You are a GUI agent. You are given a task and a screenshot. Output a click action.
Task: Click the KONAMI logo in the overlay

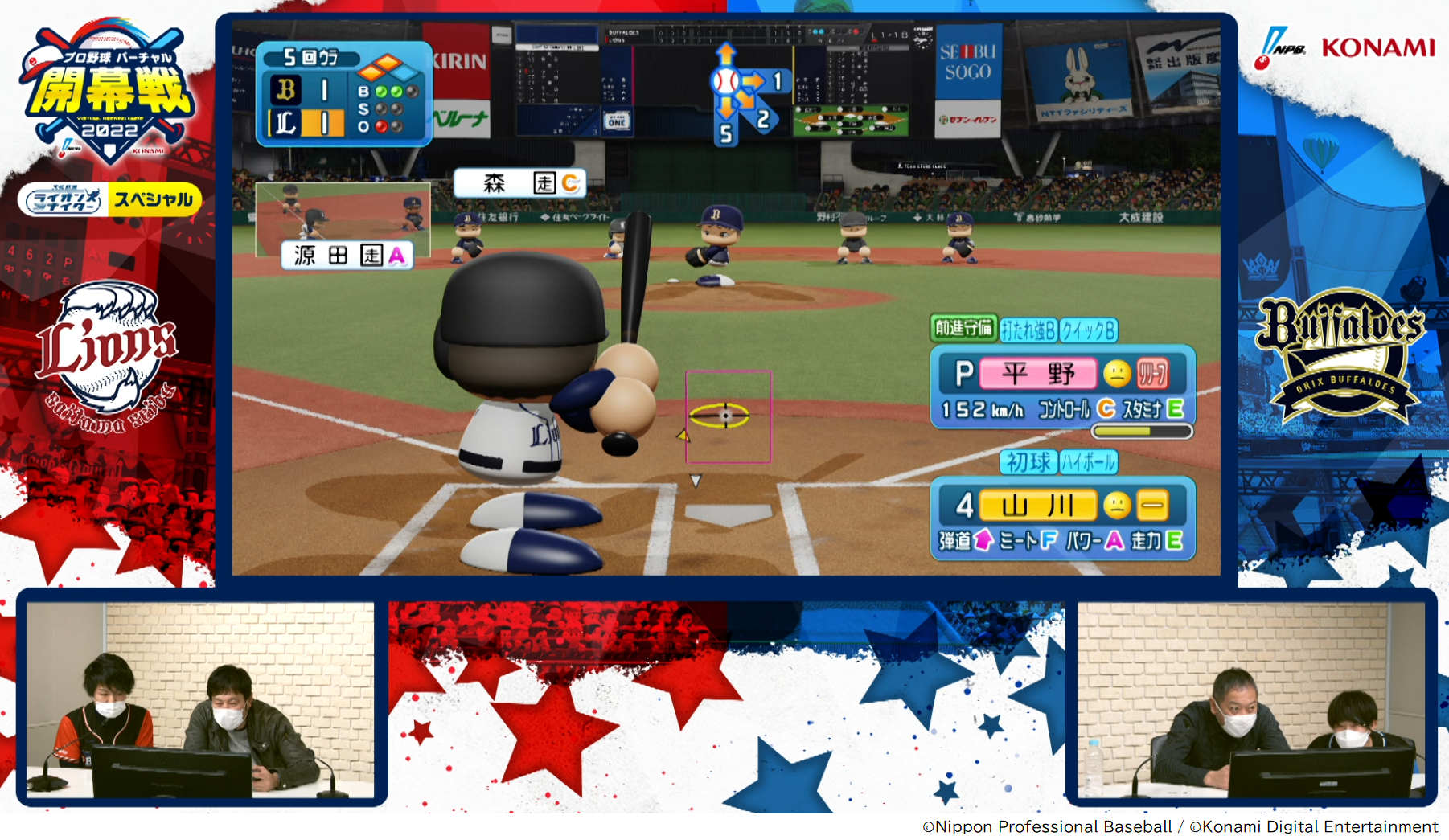pos(1377,48)
